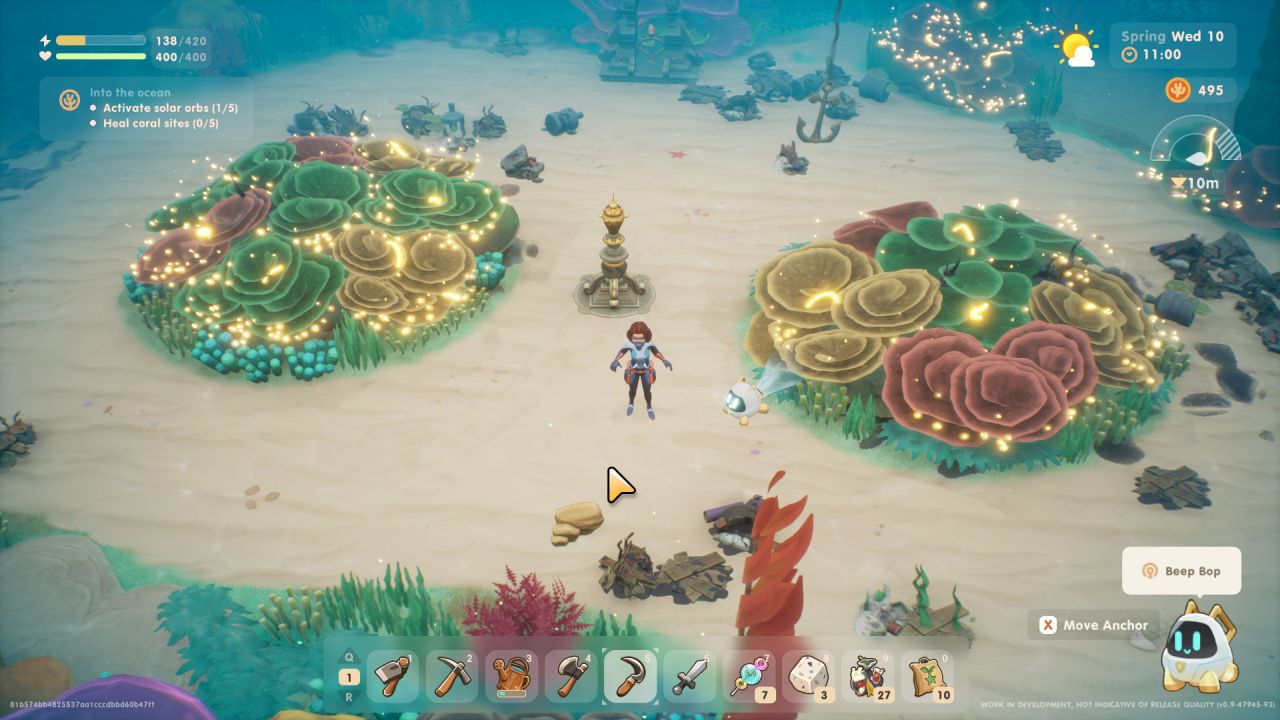The width and height of the screenshot is (1280, 720).
Task: Choose the copper watering can slot
Action: click(511, 677)
